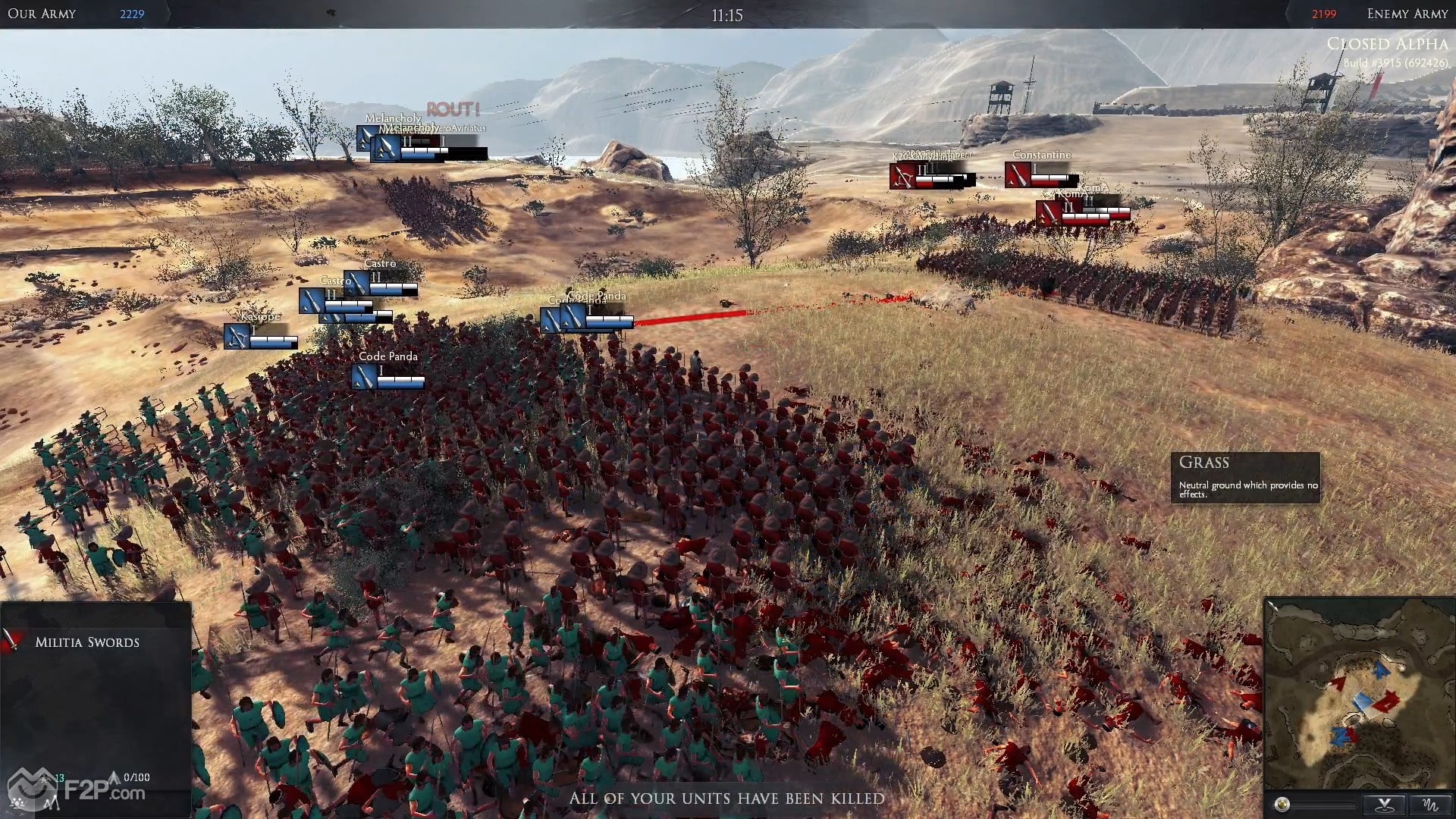
Task: Click the battlefield minimap
Action: pyautogui.click(x=1358, y=694)
